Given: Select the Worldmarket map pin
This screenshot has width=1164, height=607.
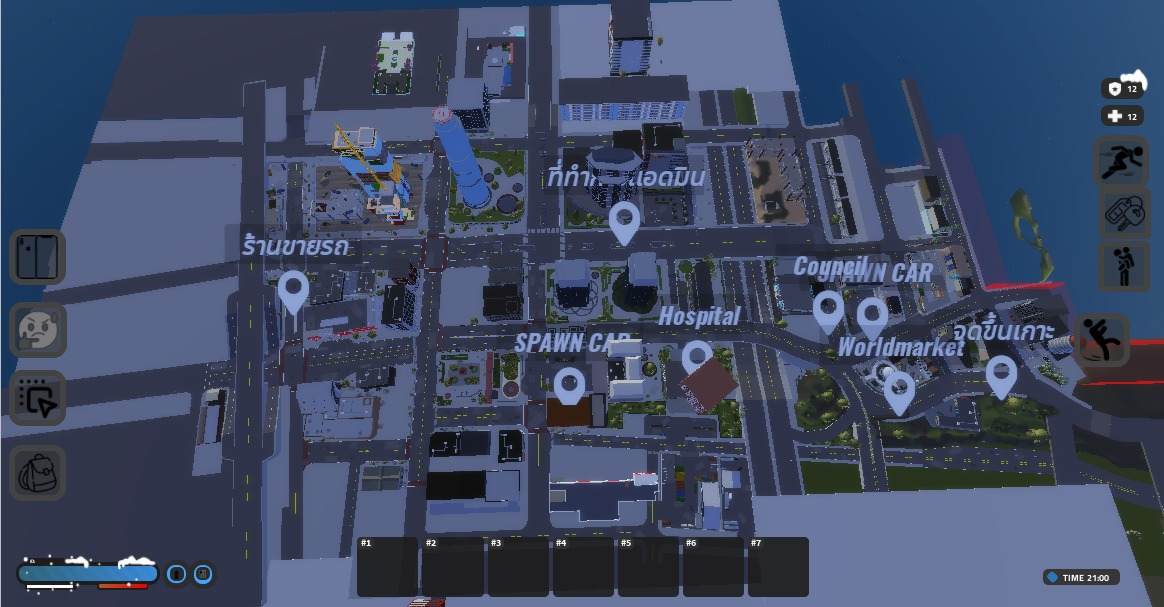Looking at the screenshot, I should (899, 391).
